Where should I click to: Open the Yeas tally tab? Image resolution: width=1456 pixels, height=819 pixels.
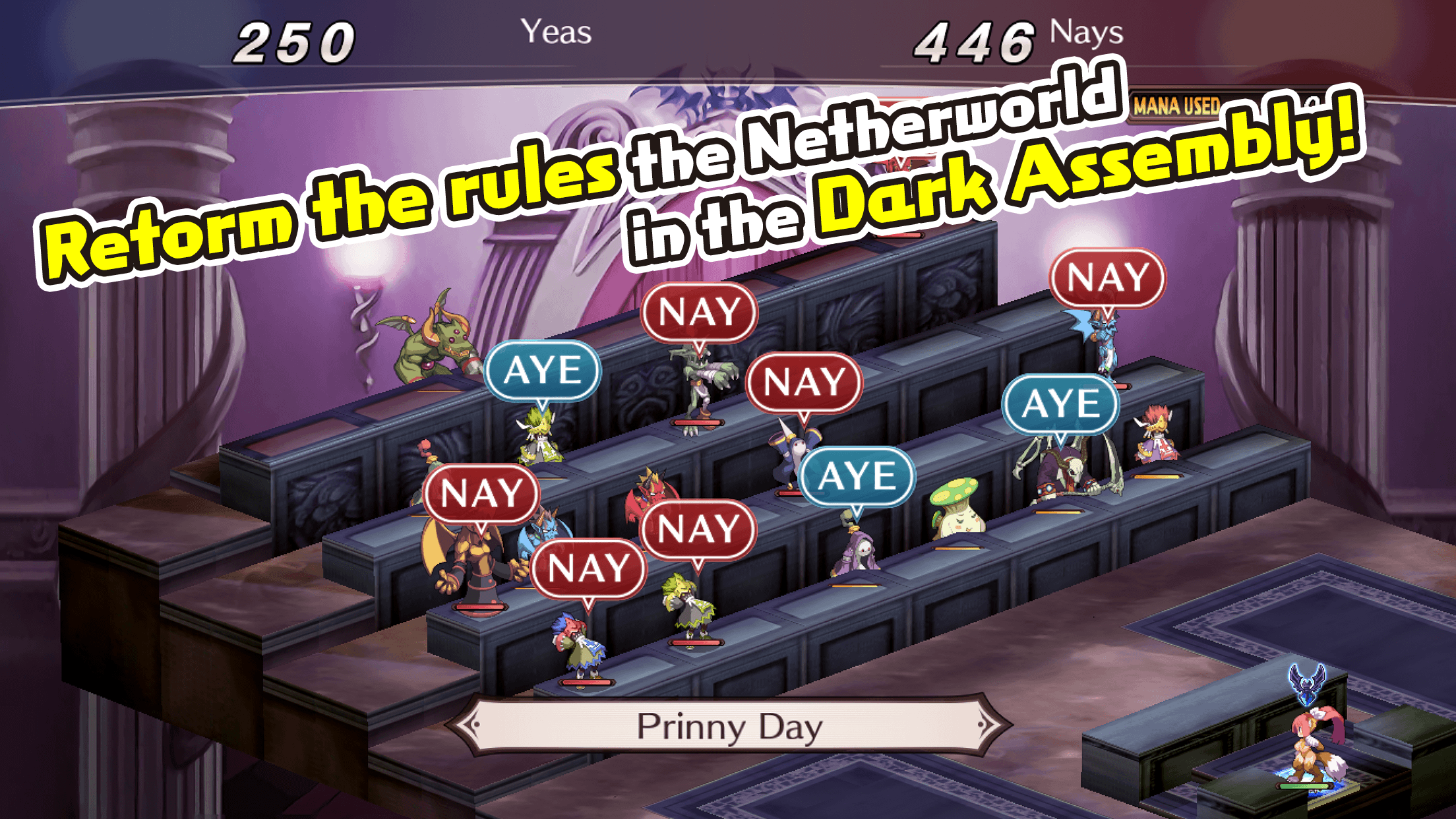557,31
